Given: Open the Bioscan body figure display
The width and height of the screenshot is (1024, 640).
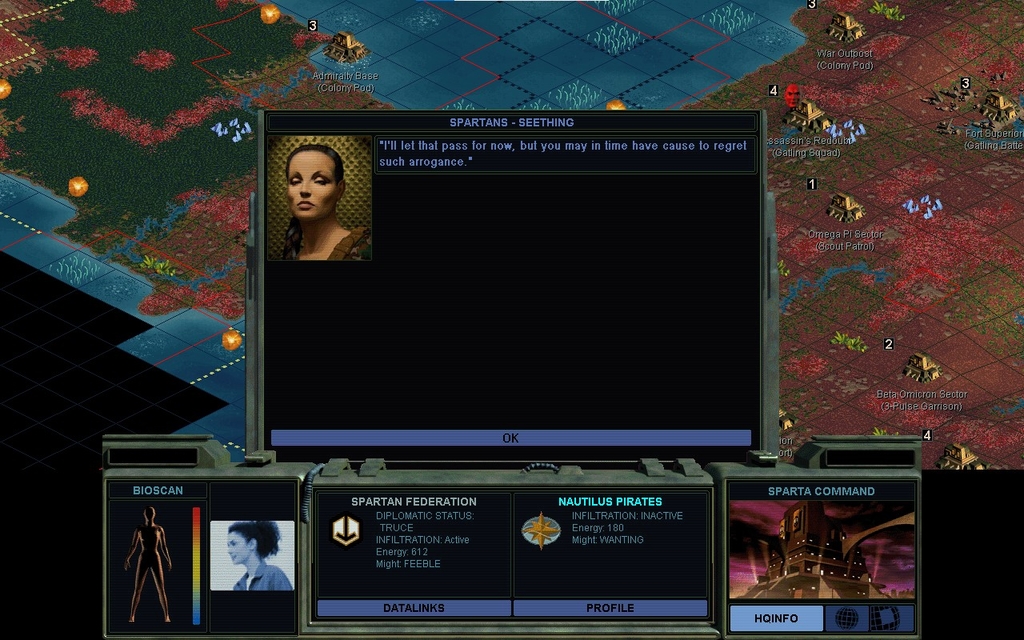Looking at the screenshot, I should pyautogui.click(x=149, y=565).
